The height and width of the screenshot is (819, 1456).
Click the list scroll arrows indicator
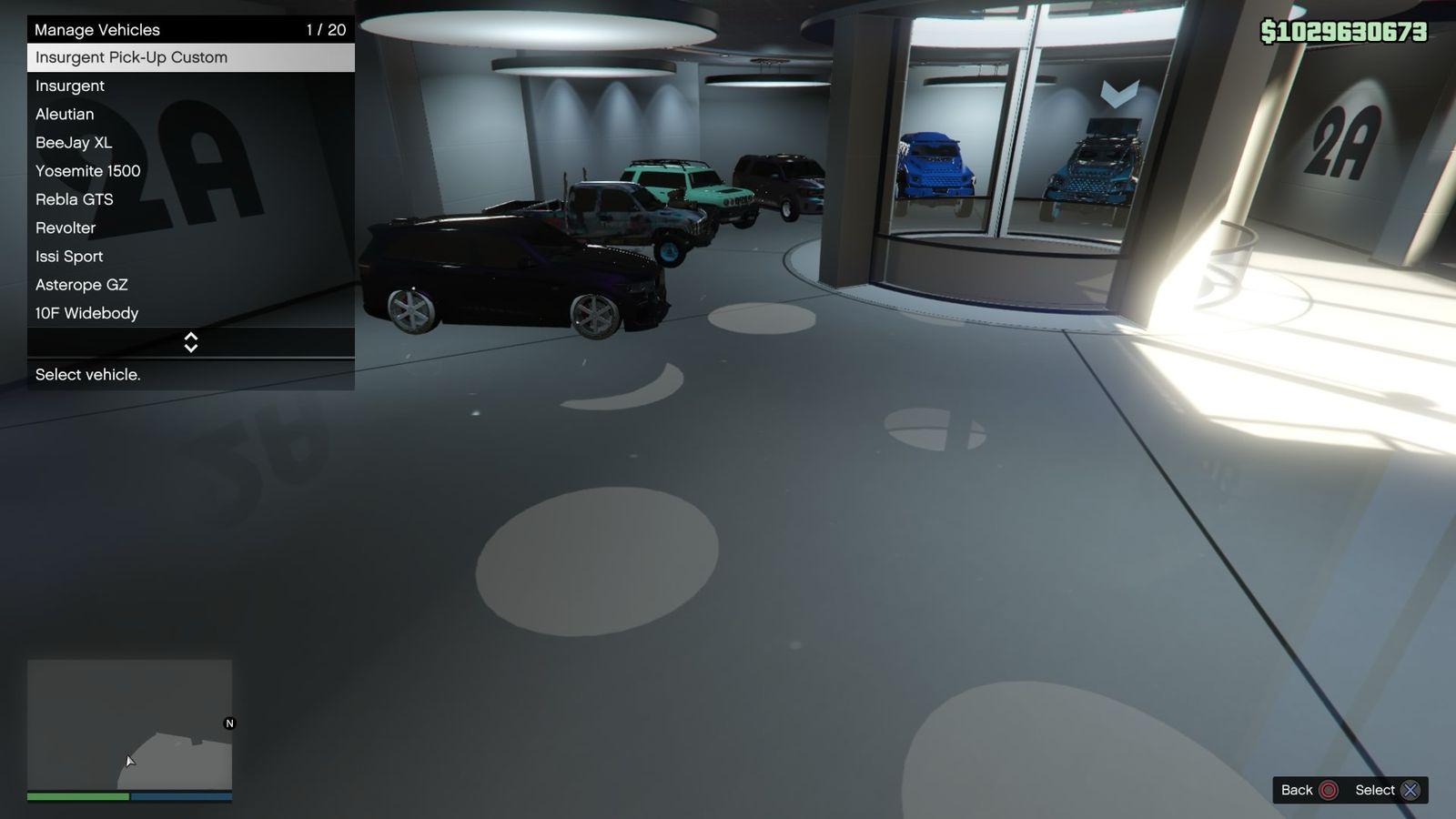(x=191, y=342)
